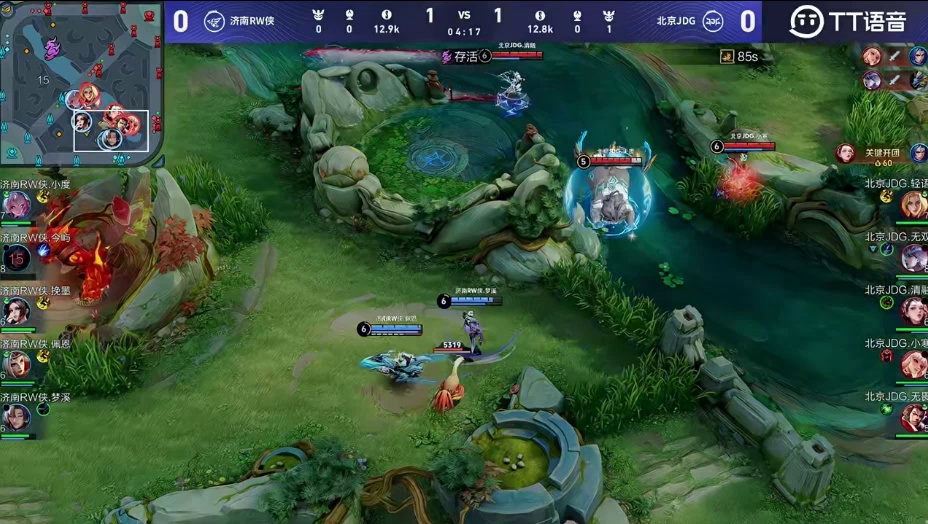Select player 济南RW侠.梦溪's hero portrait
Image resolution: width=928 pixels, height=524 pixels.
pyautogui.click(x=16, y=417)
